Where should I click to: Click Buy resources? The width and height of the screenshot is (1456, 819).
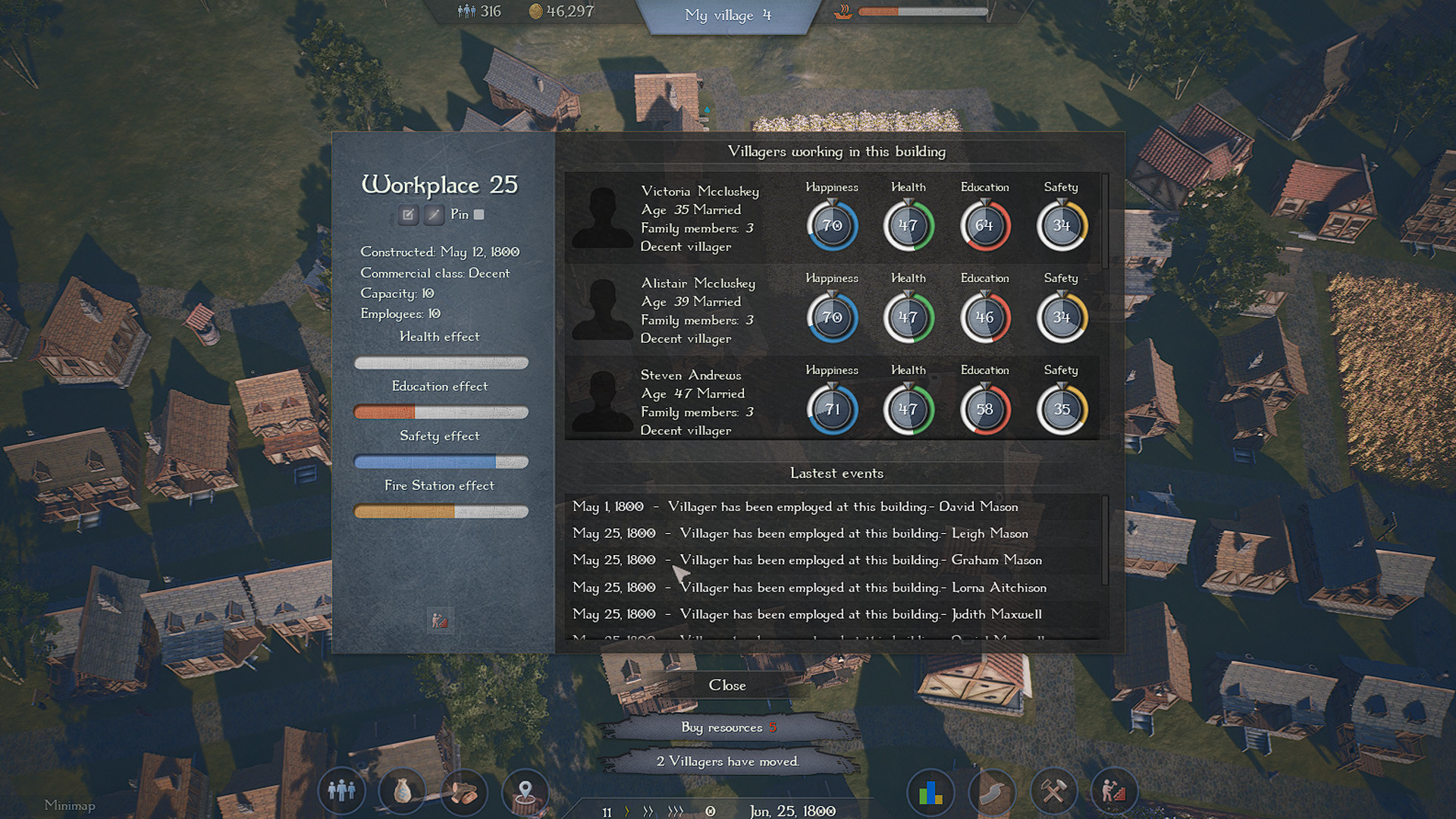coord(726,726)
